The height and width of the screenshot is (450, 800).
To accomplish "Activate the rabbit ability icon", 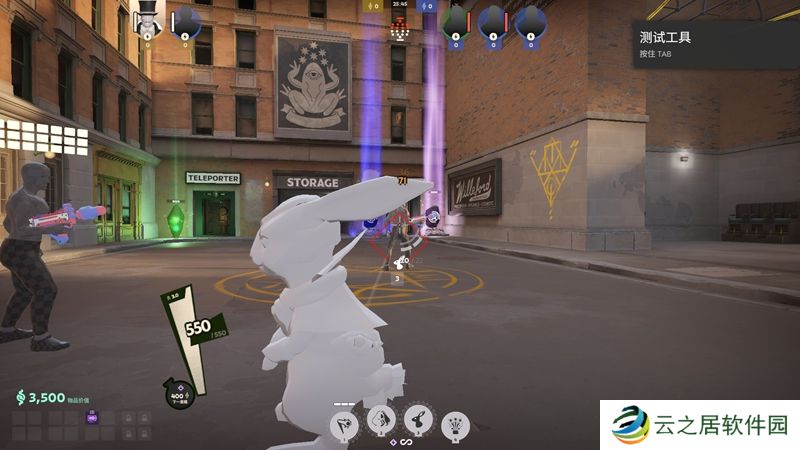I will click(x=418, y=420).
